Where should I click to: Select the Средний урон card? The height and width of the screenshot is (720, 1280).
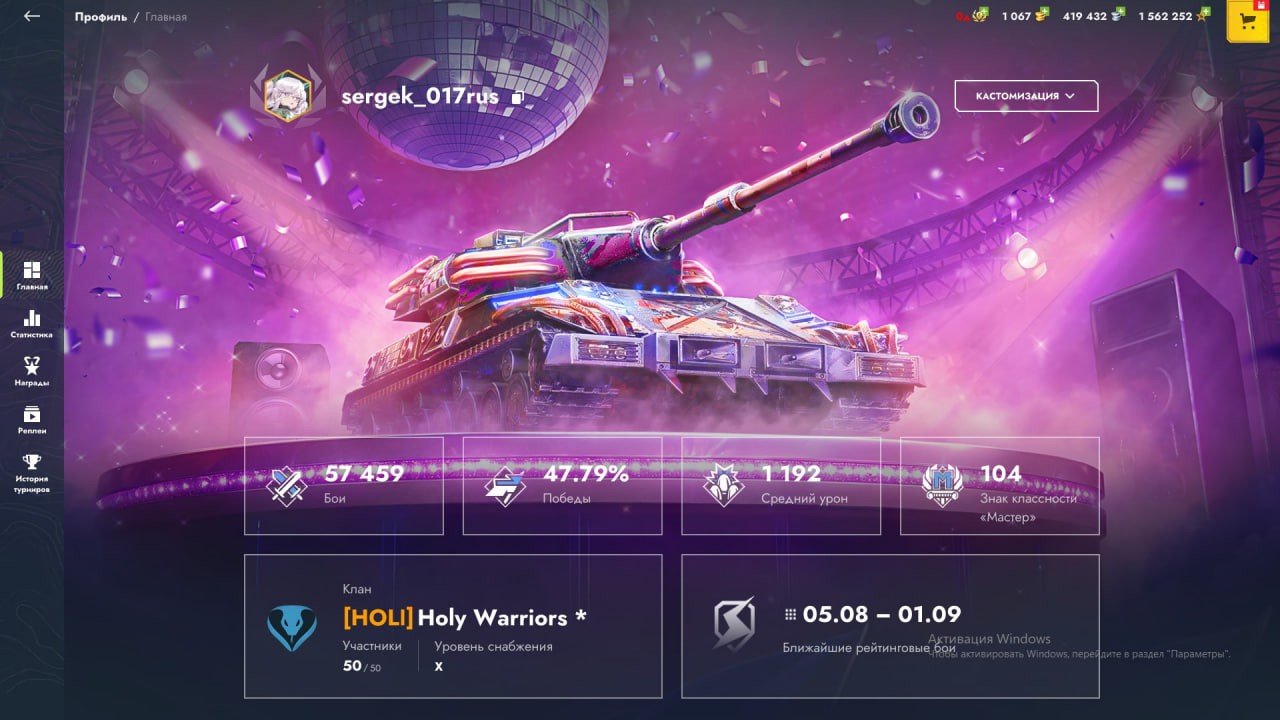coord(781,485)
